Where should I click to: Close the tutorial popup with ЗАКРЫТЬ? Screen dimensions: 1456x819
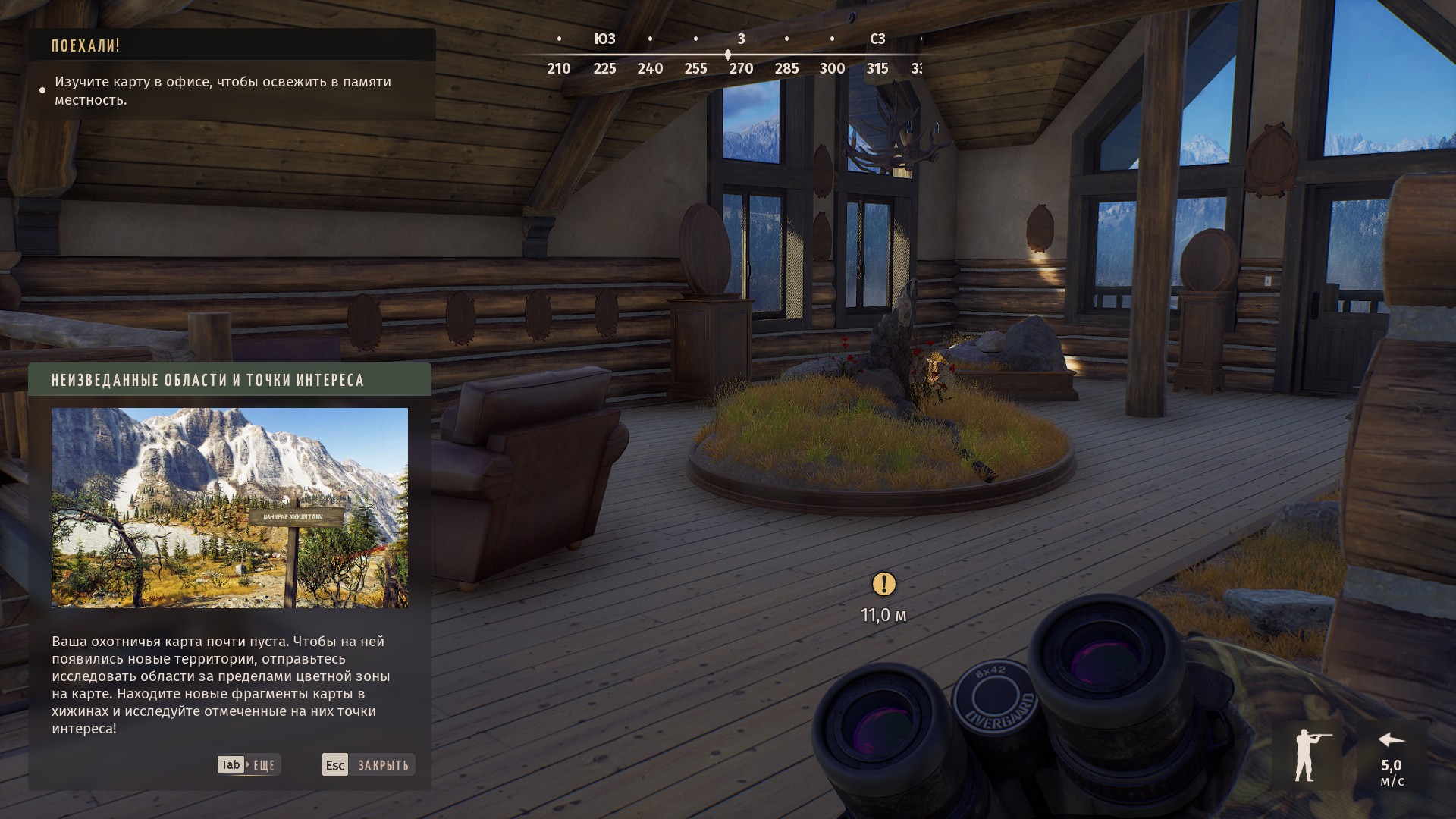[x=369, y=764]
